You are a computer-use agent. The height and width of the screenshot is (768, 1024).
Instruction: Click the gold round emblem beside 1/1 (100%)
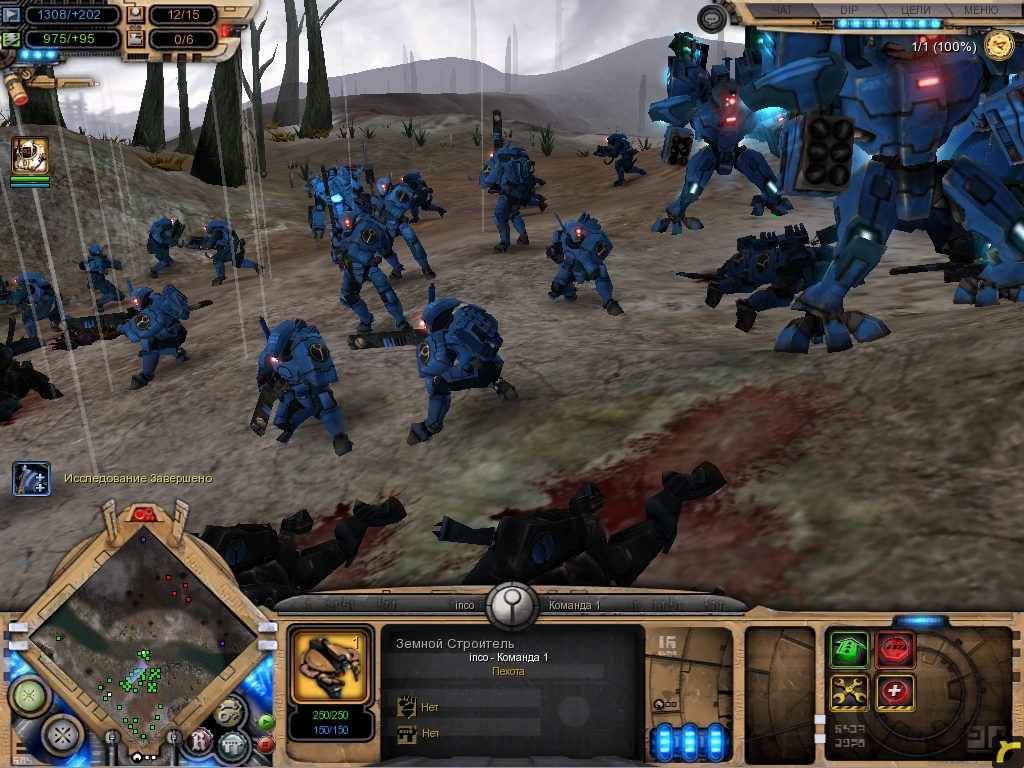coord(998,44)
